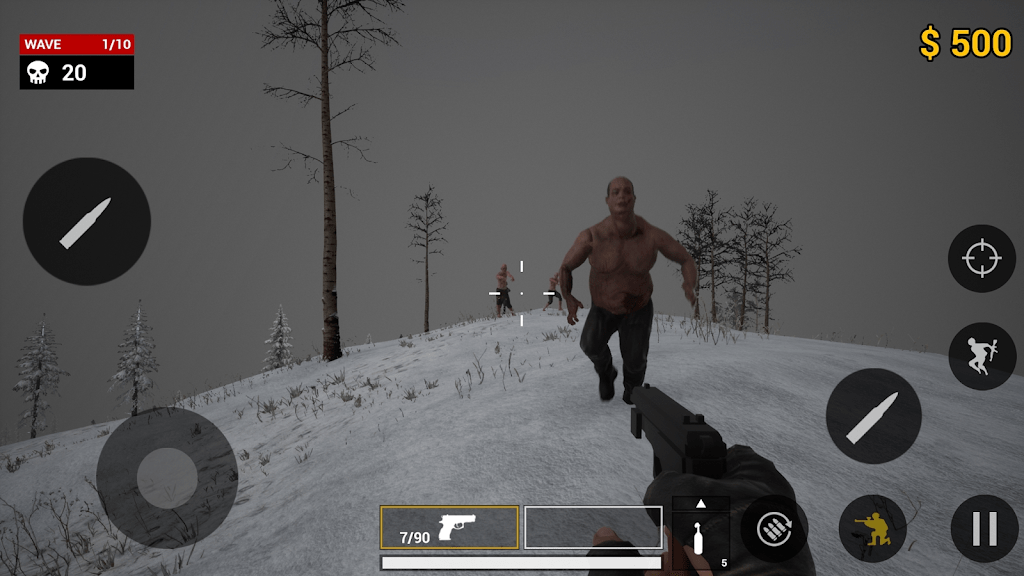
Task: Pause the game
Action: click(984, 528)
